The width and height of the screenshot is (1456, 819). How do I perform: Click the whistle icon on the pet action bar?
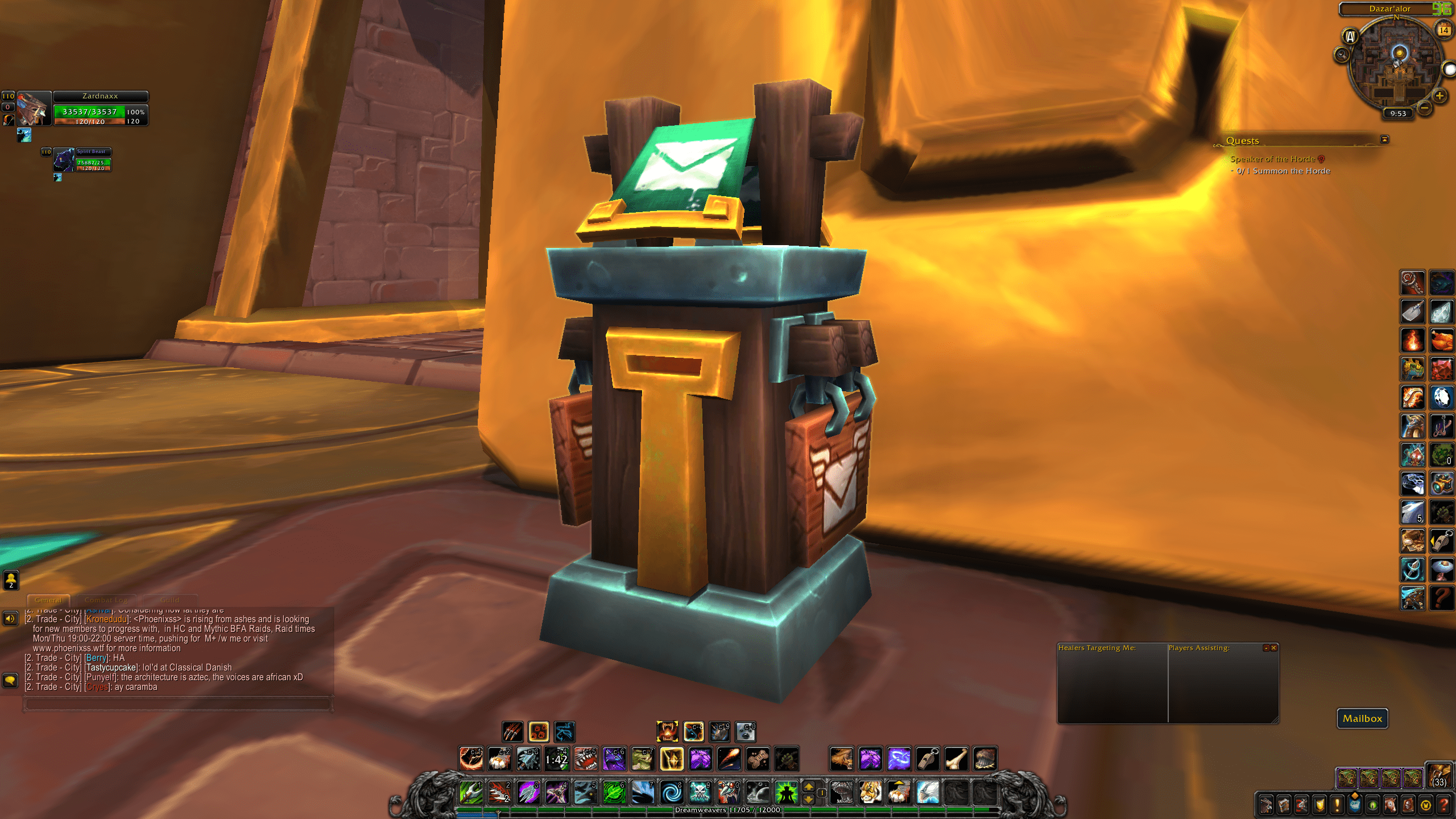928,758
